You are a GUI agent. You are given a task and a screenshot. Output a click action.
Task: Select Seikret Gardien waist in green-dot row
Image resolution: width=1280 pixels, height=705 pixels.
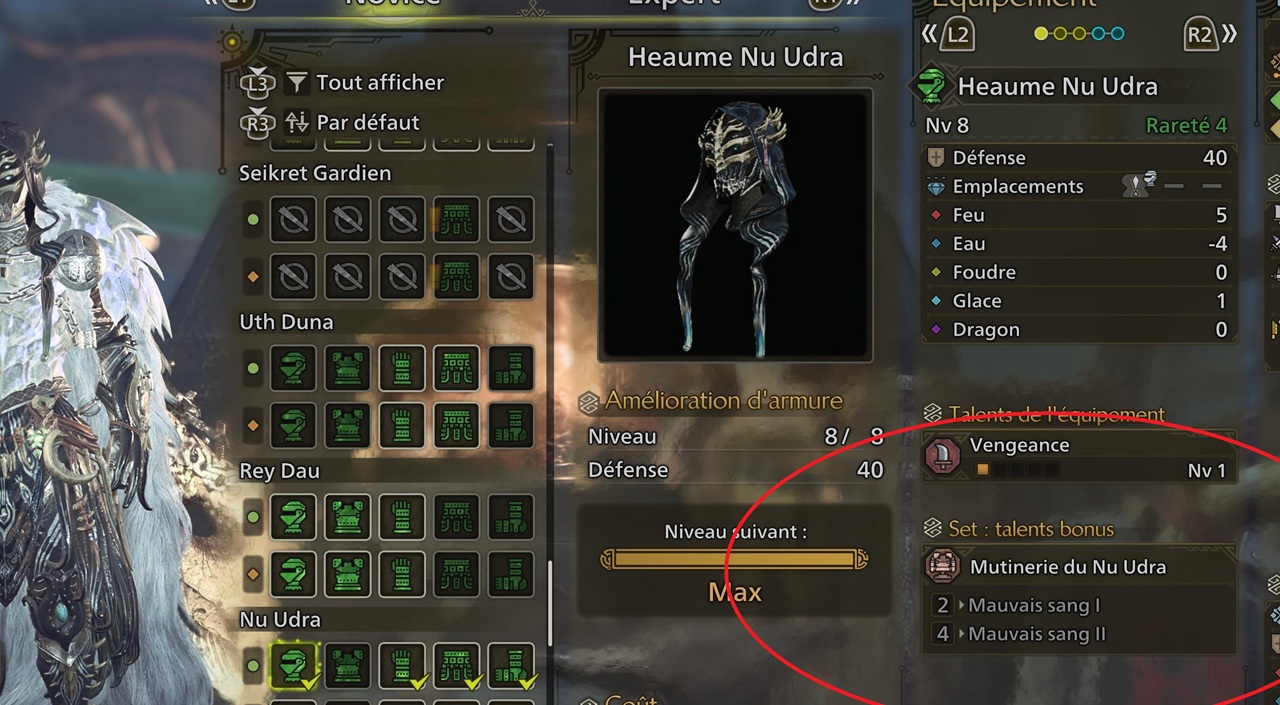pos(457,219)
